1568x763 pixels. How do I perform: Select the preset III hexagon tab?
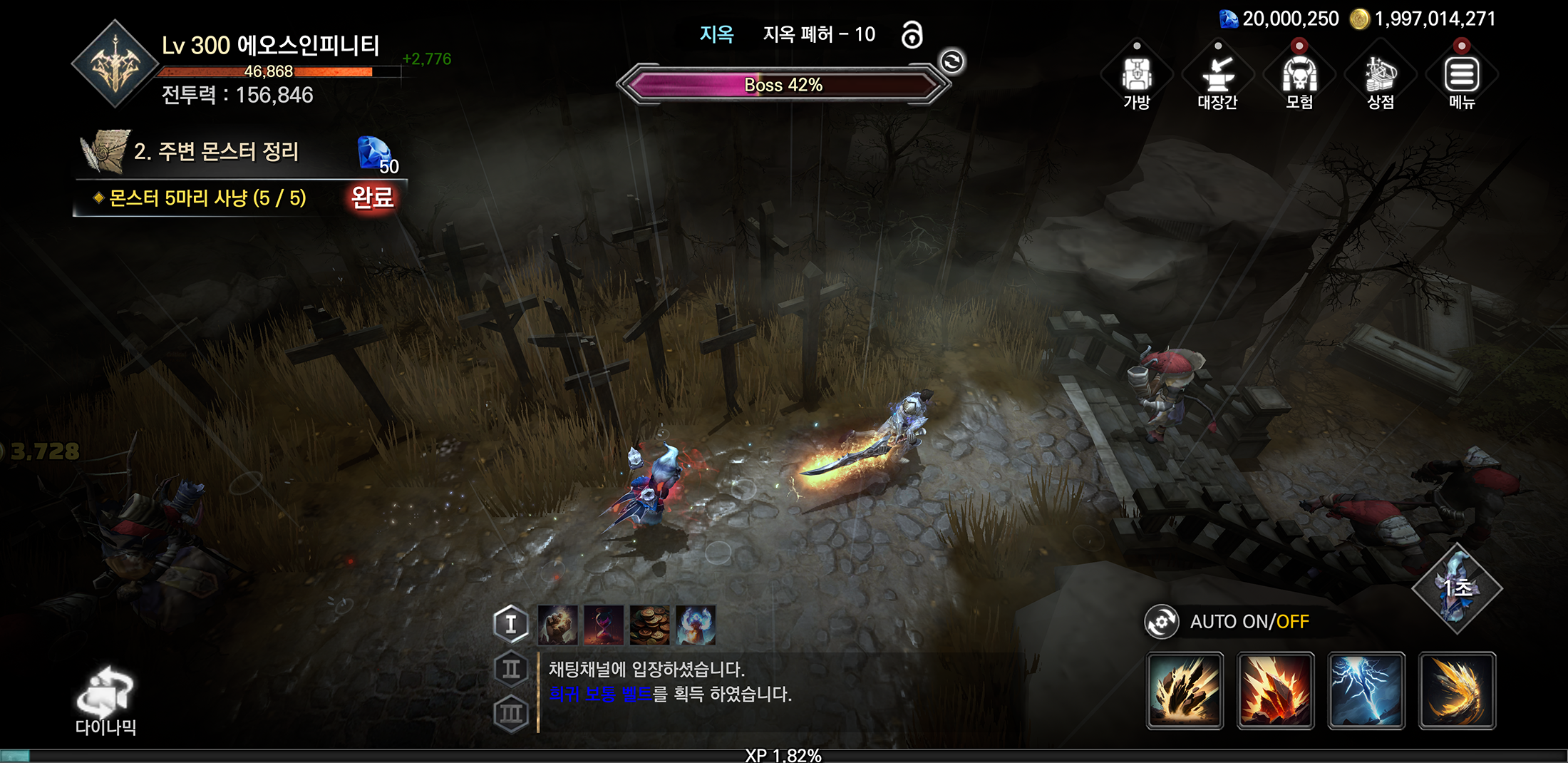511,713
